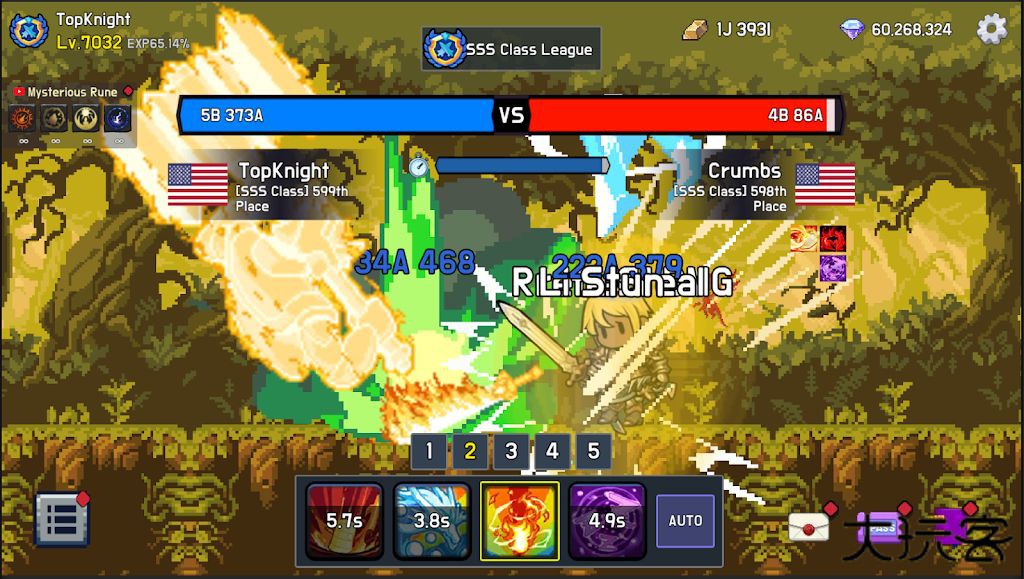Click the SSS Class League banner

pos(511,49)
